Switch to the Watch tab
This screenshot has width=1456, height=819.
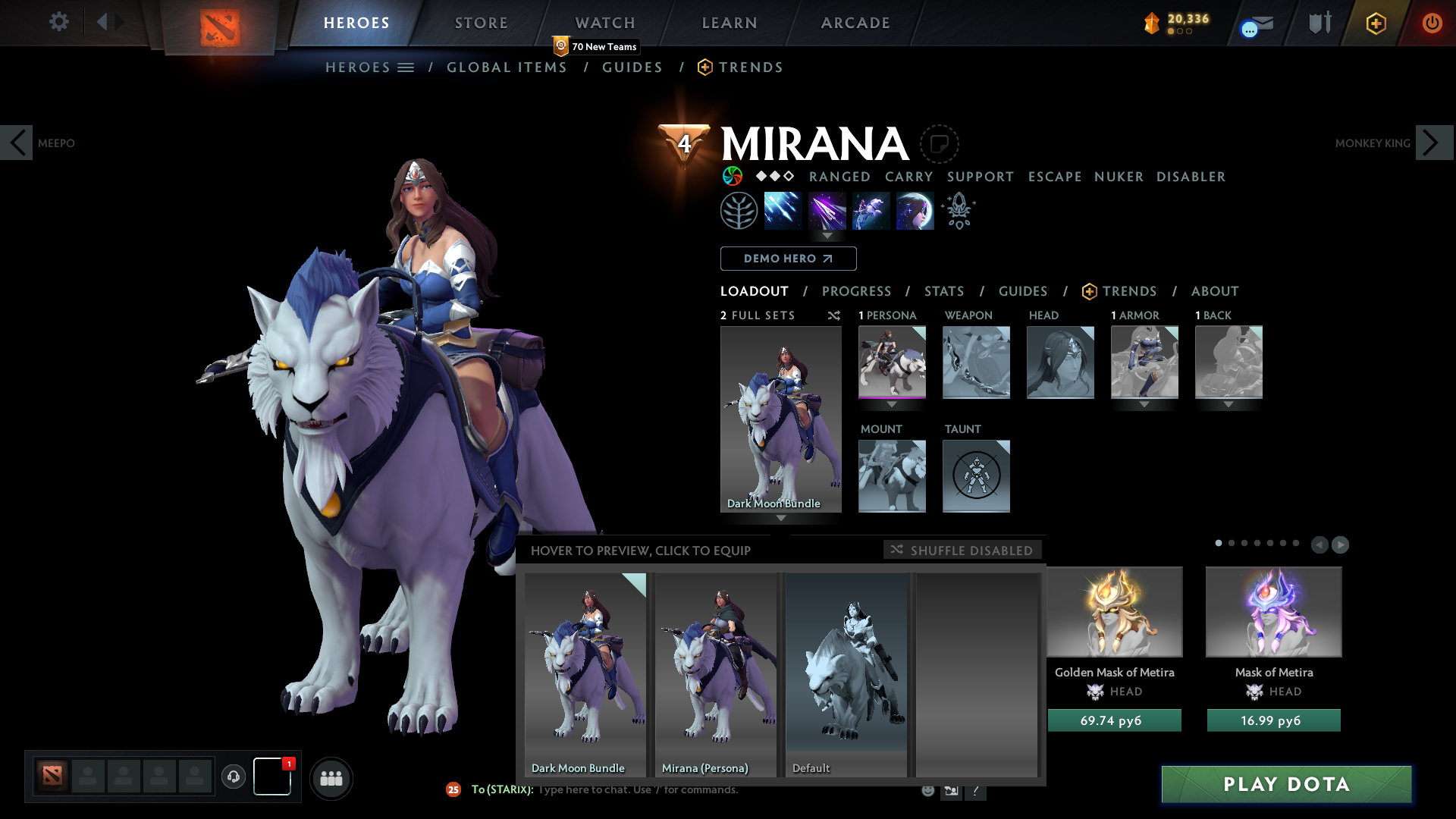coord(604,23)
